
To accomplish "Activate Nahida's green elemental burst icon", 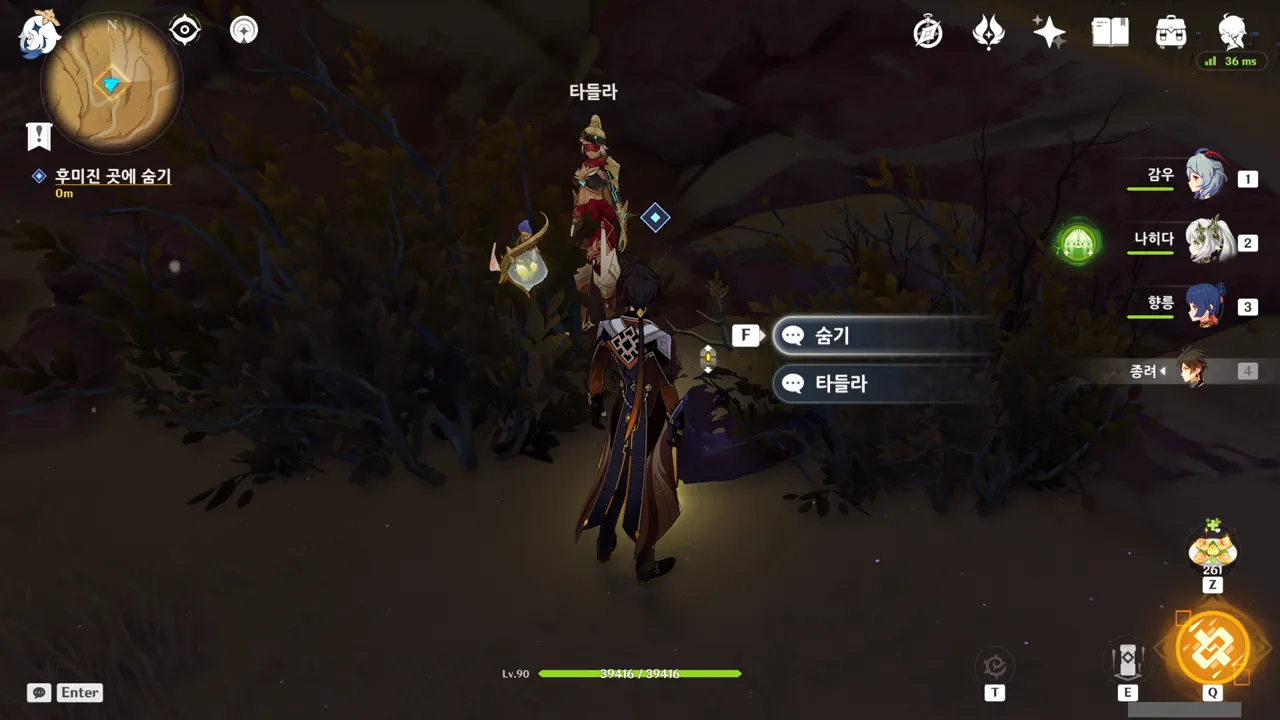I will (1078, 242).
